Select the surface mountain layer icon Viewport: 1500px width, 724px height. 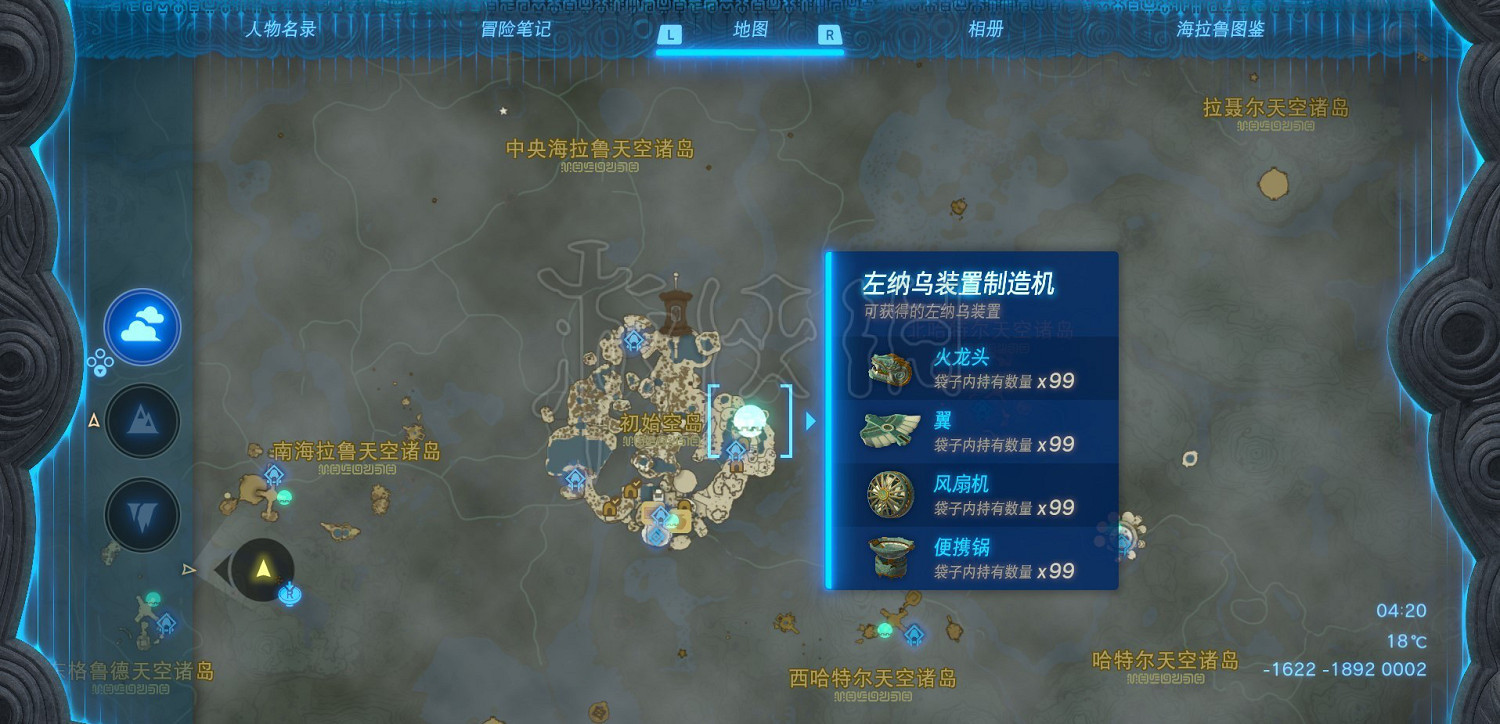point(142,421)
